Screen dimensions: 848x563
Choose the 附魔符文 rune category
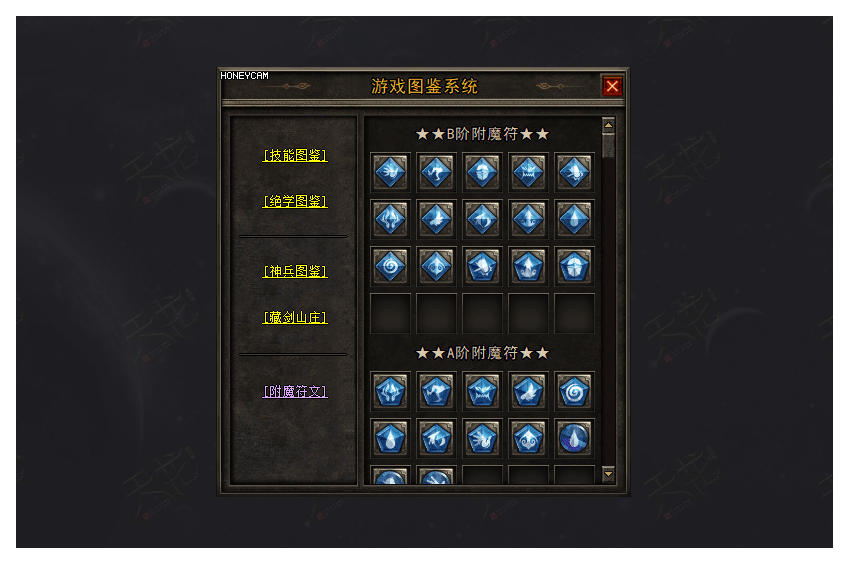coord(295,391)
